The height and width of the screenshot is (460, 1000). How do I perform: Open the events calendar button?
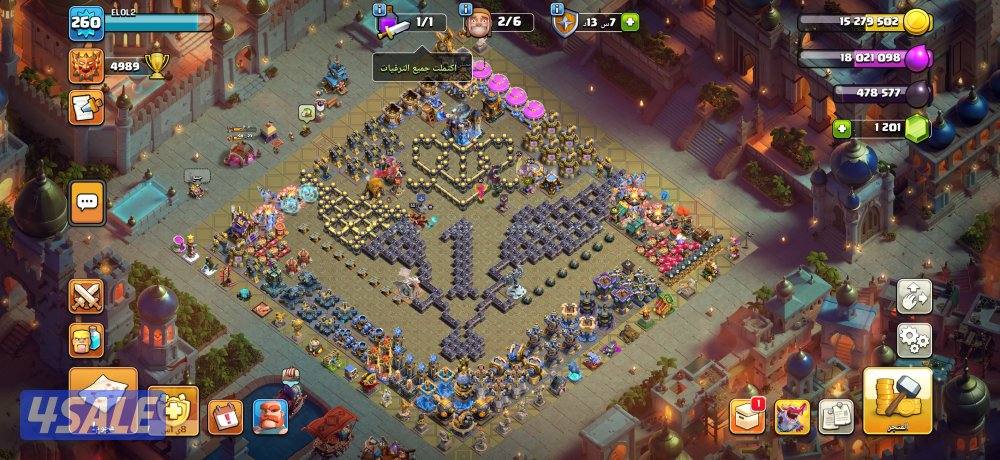pyautogui.click(x=225, y=415)
